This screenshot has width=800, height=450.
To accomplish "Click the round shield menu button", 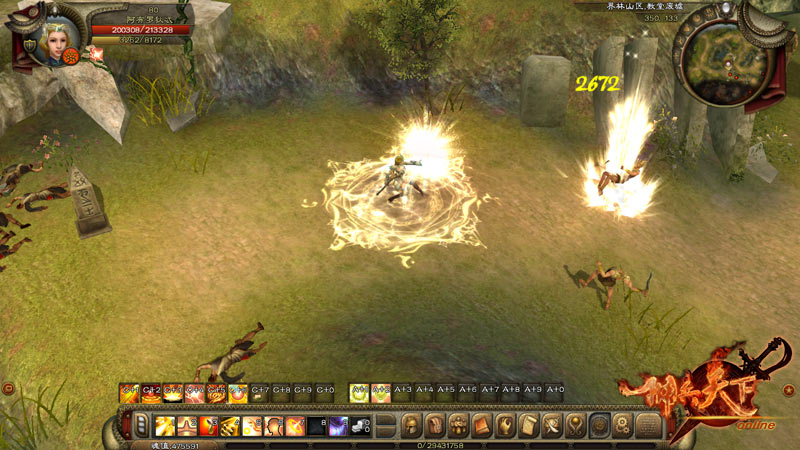I will tap(600, 426).
